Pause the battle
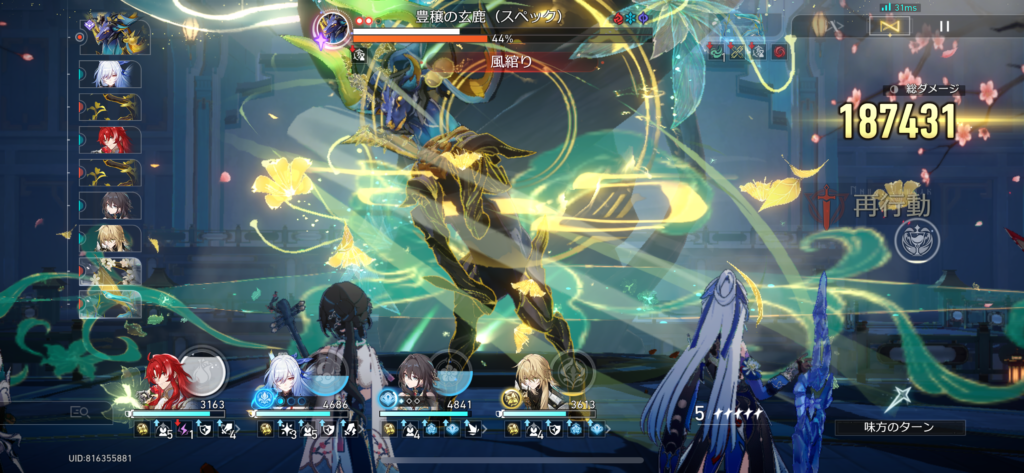Viewport: 1024px width, 473px height. 945,27
